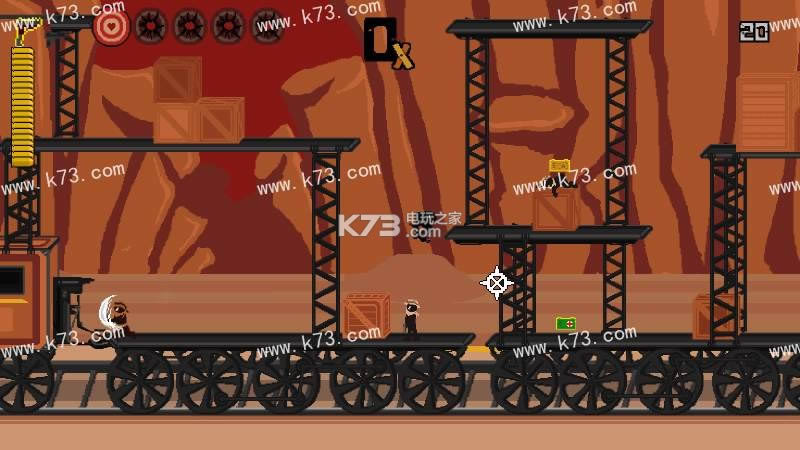Click the yellow pistol weapon icon
The image size is (800, 450).
pyautogui.click(x=23, y=30)
